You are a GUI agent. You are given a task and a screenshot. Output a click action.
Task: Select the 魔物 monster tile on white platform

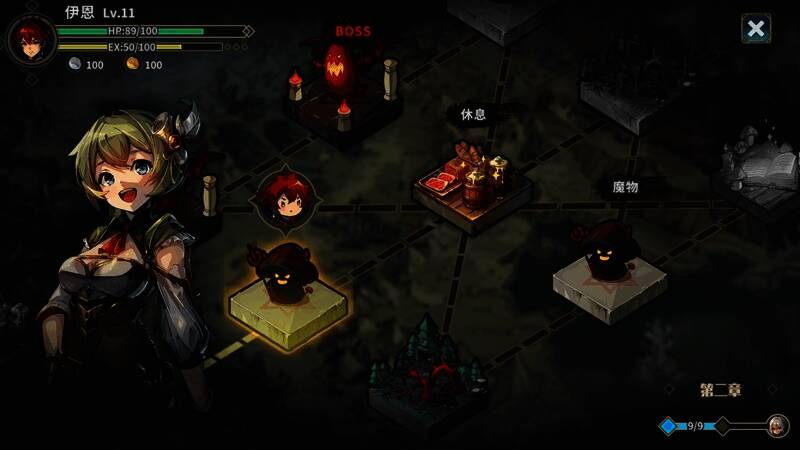(x=611, y=268)
